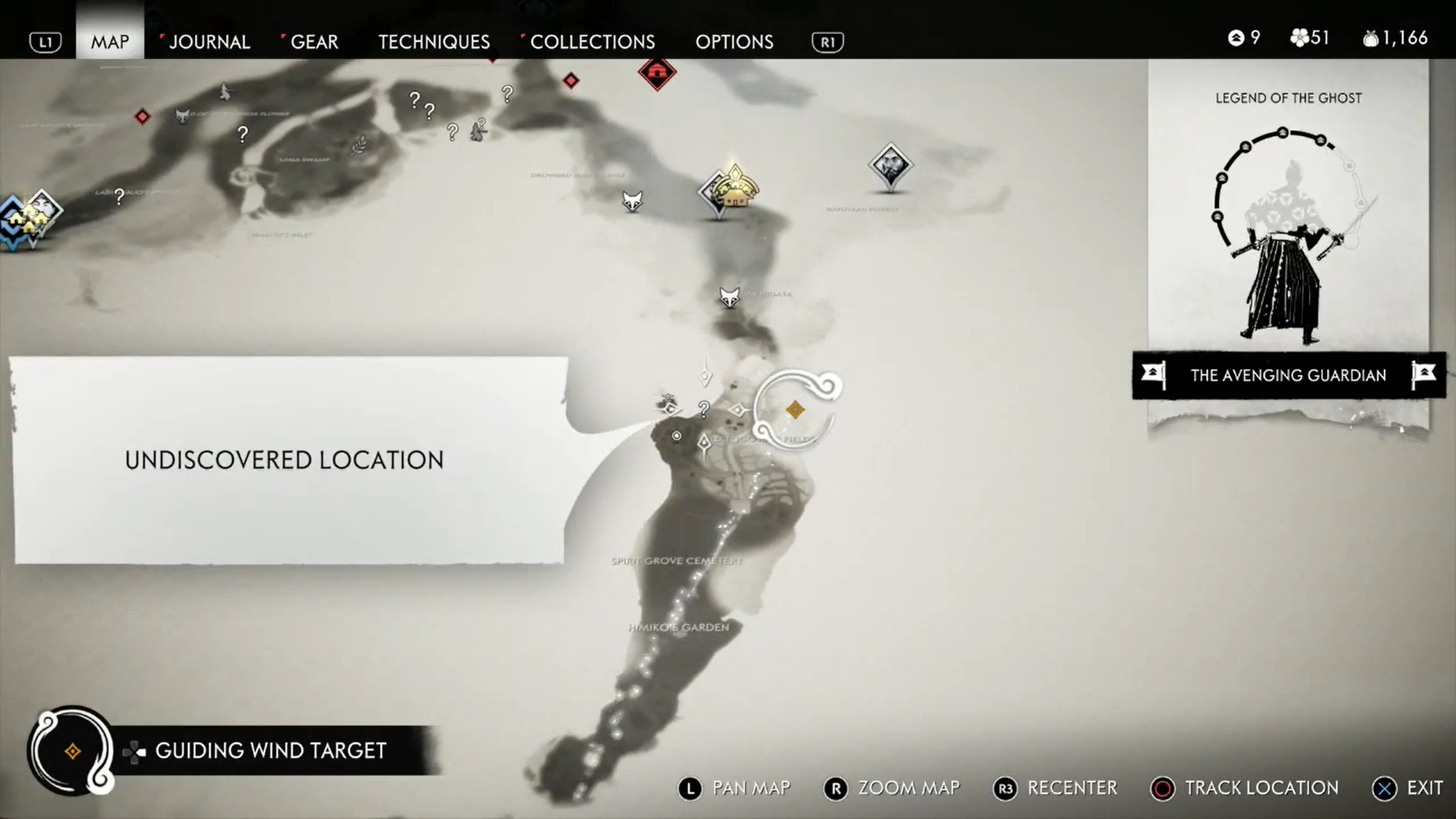Open the Legend of the Ghost panel
The height and width of the screenshot is (819, 1456).
coord(1288,220)
